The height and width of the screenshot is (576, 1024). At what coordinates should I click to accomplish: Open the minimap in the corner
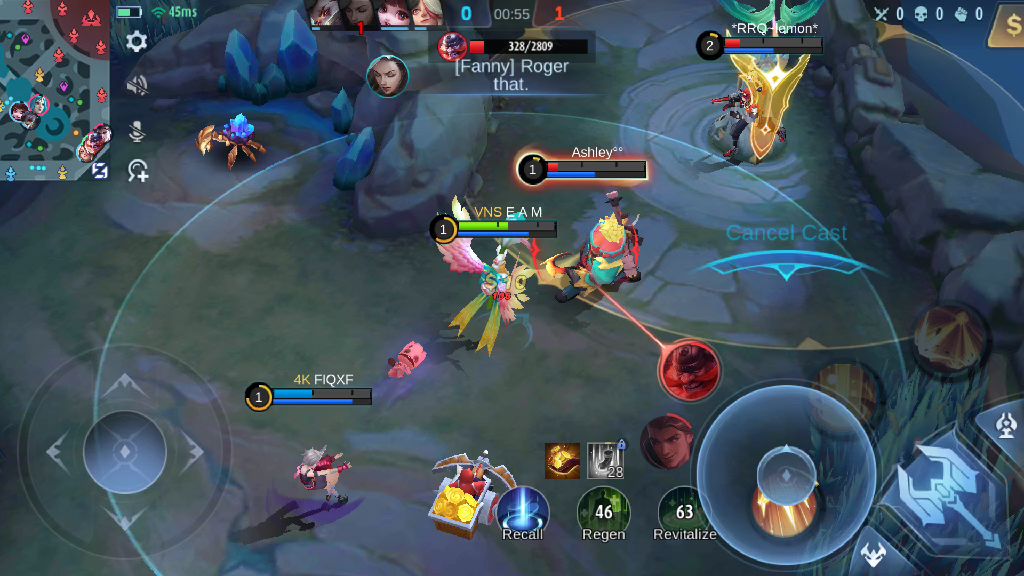coord(52,90)
